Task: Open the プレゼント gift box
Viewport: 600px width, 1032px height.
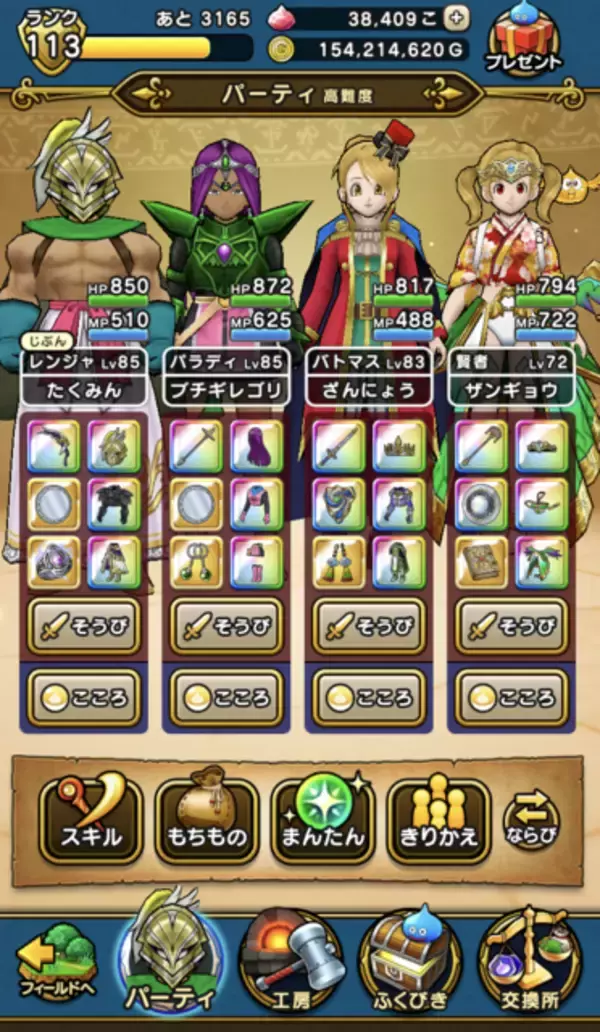Action: click(x=525, y=42)
